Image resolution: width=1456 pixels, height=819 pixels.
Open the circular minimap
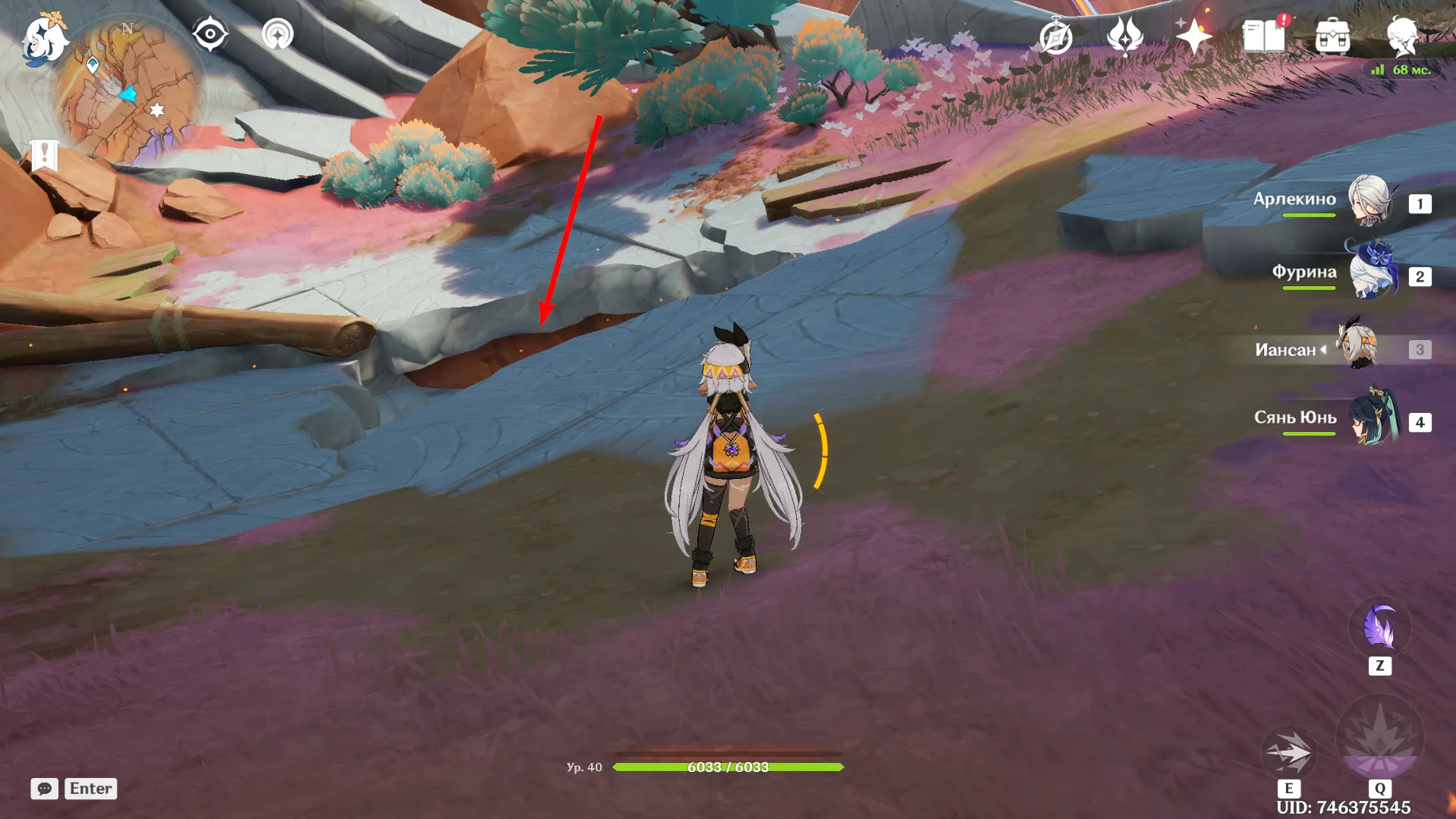pyautogui.click(x=127, y=93)
